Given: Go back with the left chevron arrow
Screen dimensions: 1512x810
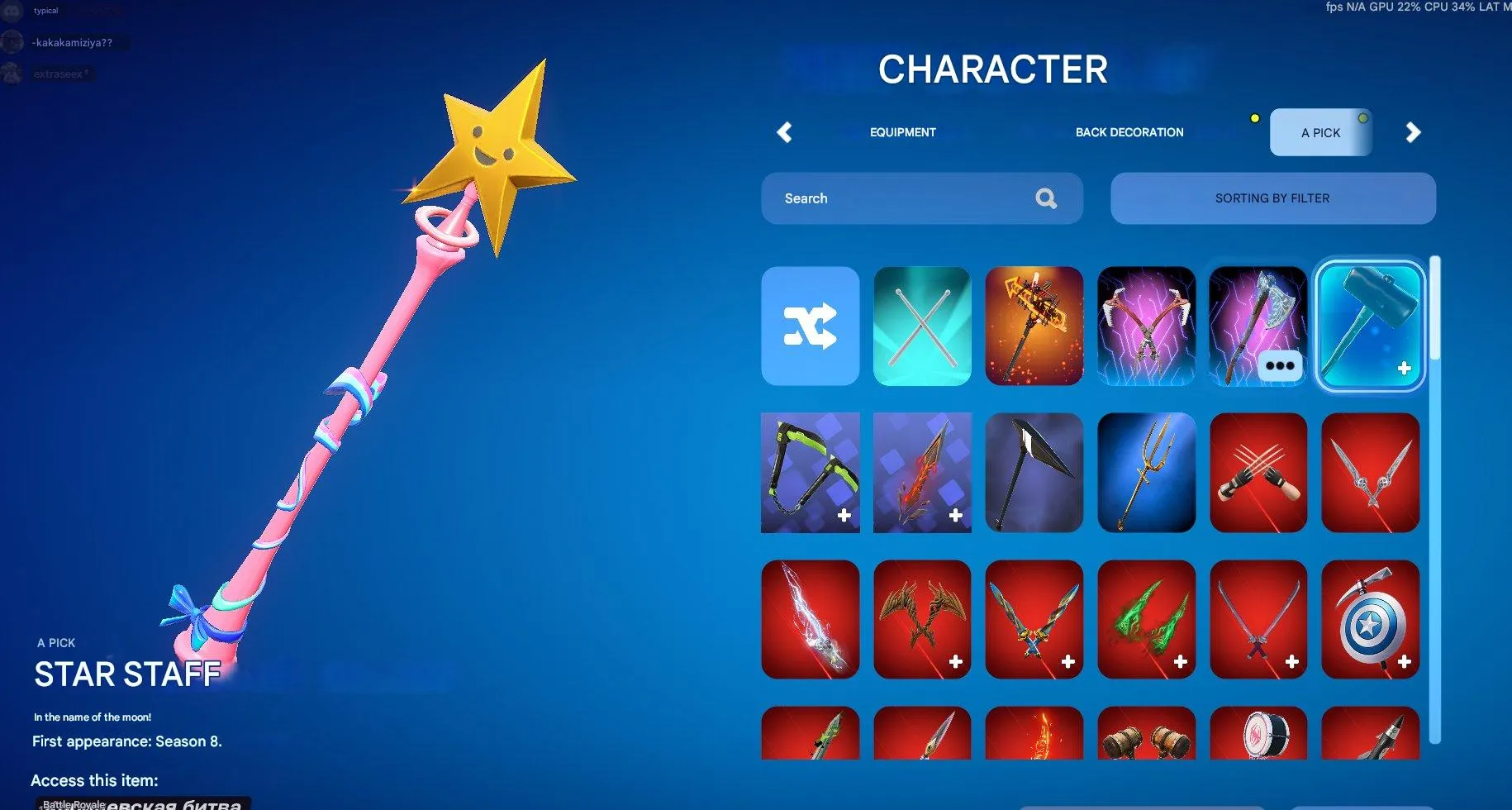Looking at the screenshot, I should (784, 132).
